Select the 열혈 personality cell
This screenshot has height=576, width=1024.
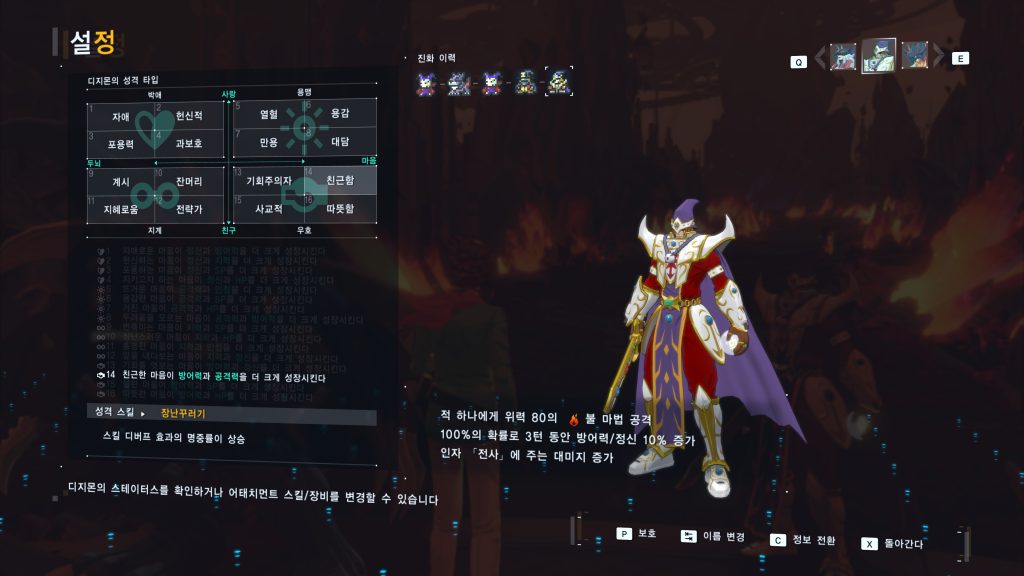pyautogui.click(x=268, y=114)
